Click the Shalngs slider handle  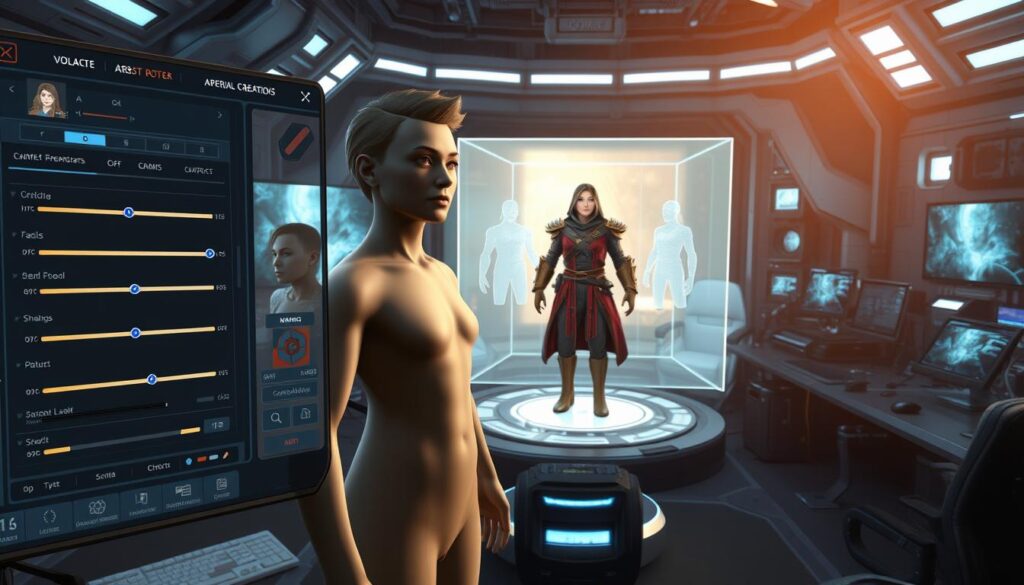pos(136,334)
